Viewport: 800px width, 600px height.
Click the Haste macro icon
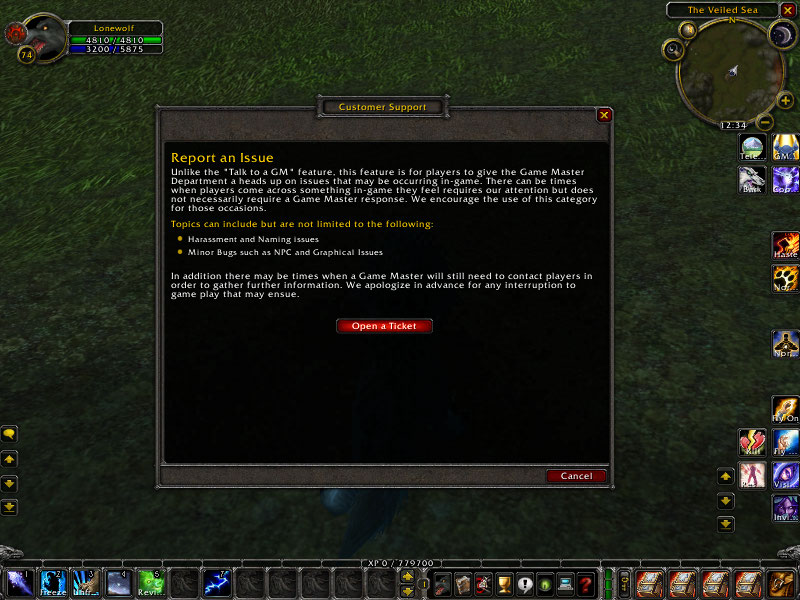click(x=785, y=246)
